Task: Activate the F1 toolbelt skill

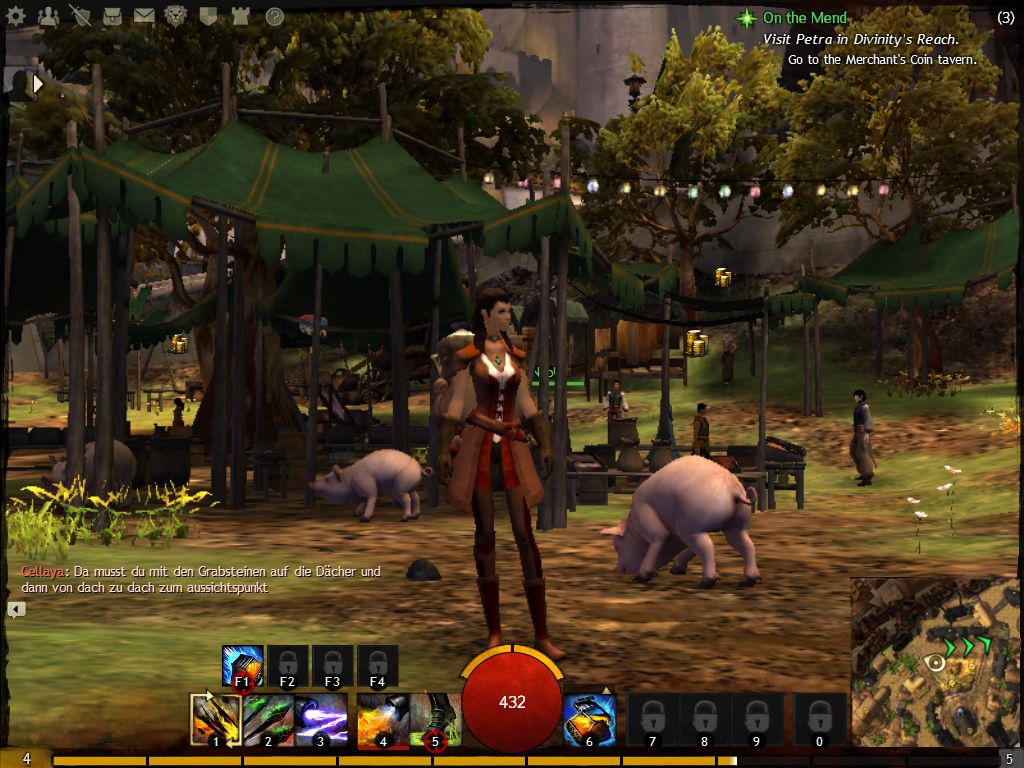Action: pos(242,665)
